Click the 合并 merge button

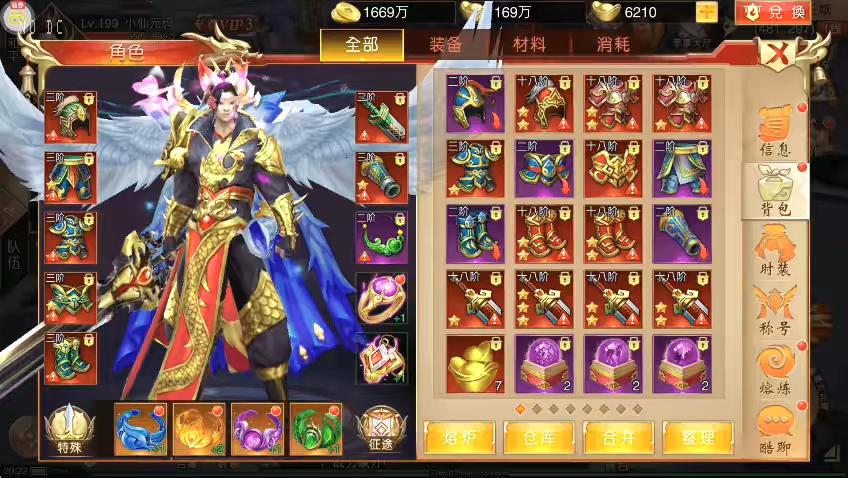[616, 437]
